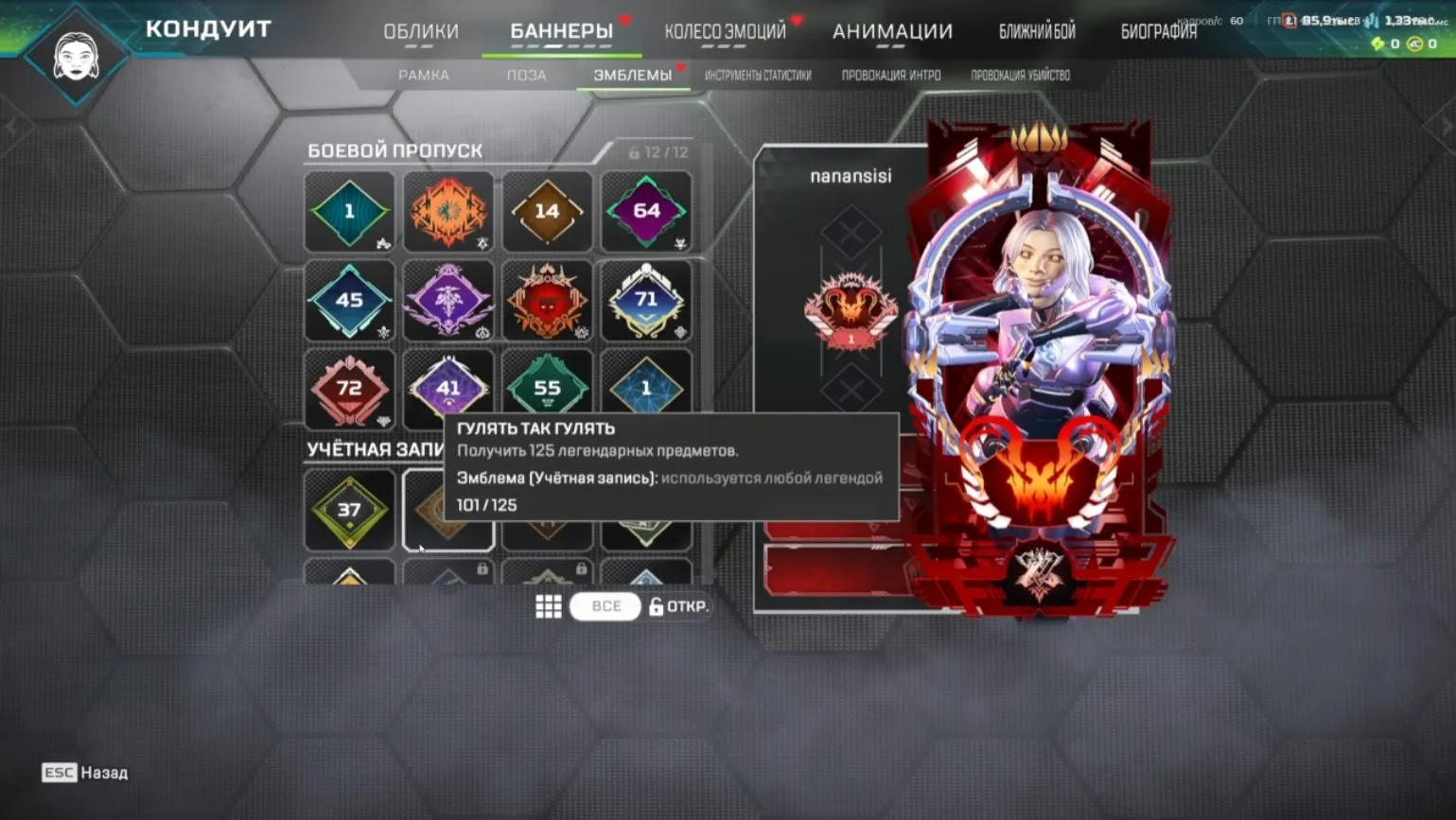Select the level 71 blue badge

pyautogui.click(x=647, y=300)
